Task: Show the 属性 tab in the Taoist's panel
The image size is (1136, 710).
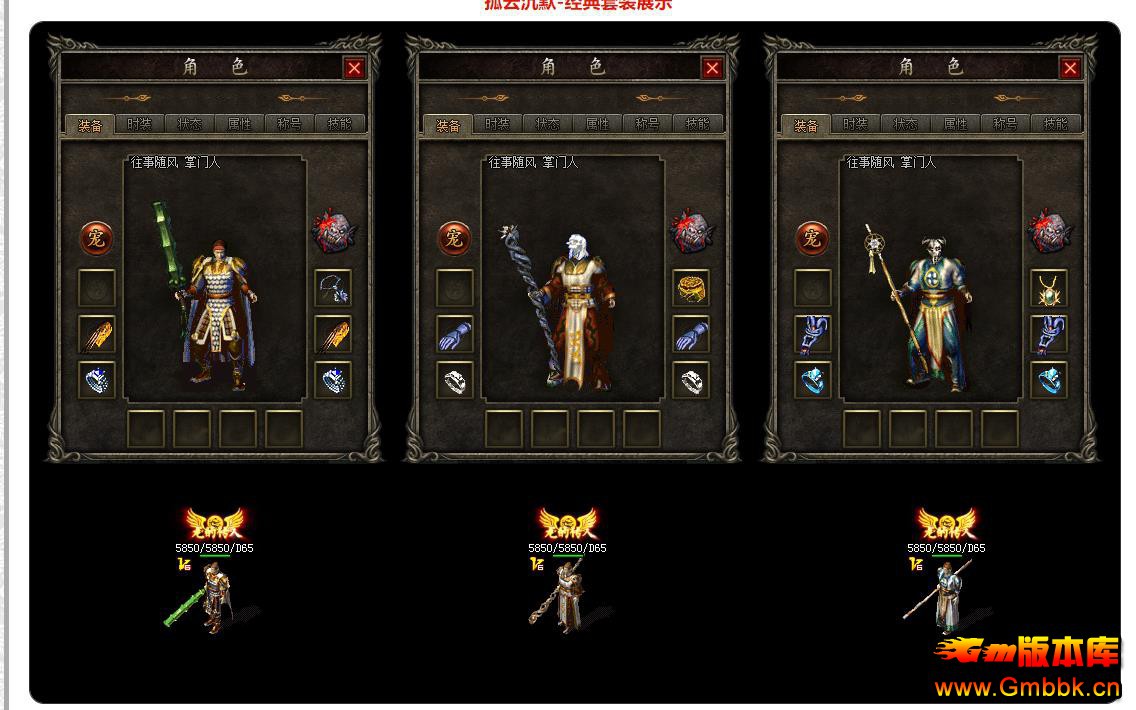Action: coord(956,125)
